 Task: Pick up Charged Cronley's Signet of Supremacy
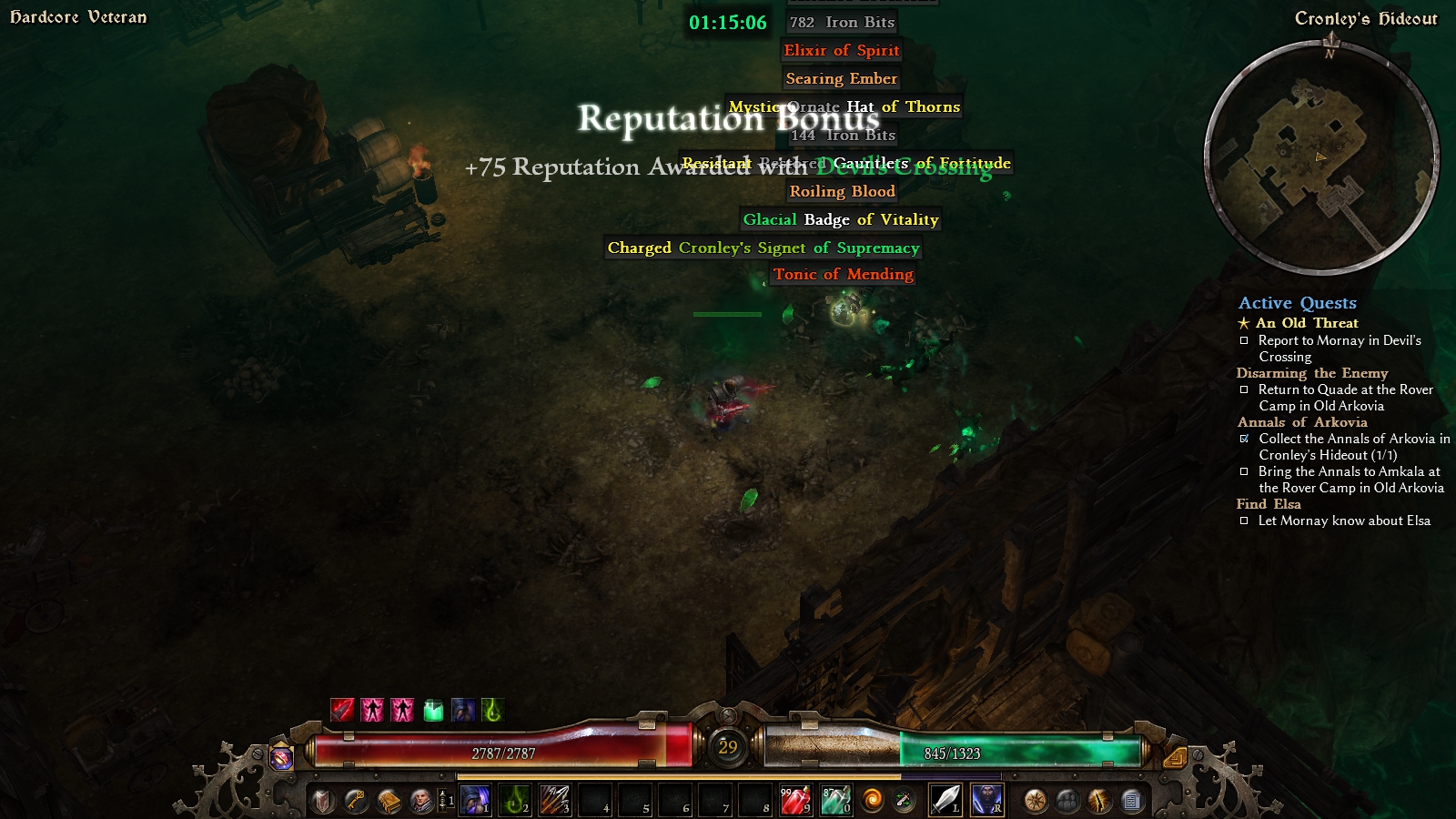pos(763,248)
